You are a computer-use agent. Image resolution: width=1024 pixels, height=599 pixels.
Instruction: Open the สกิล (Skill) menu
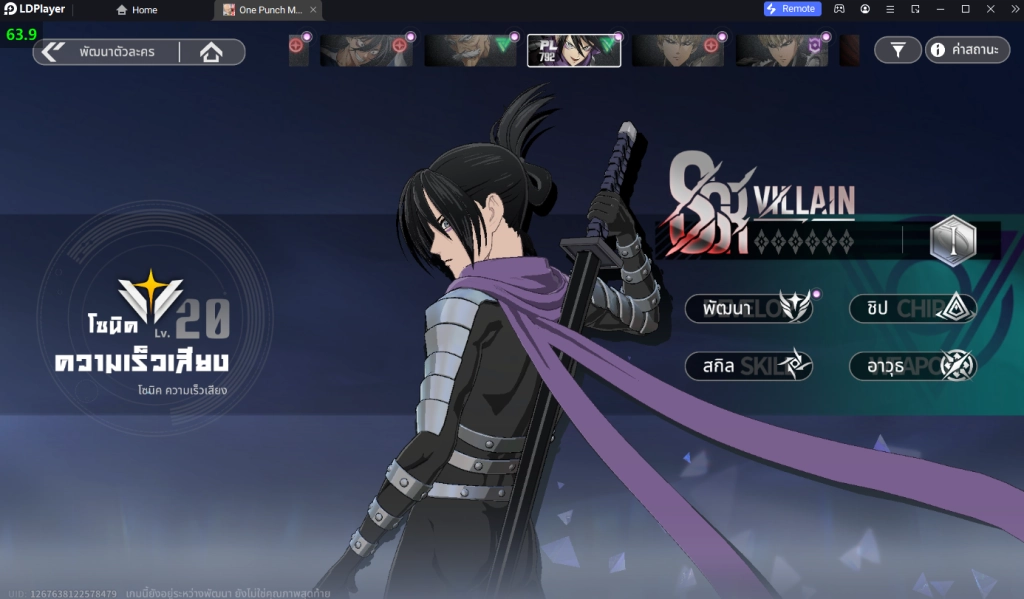point(749,366)
